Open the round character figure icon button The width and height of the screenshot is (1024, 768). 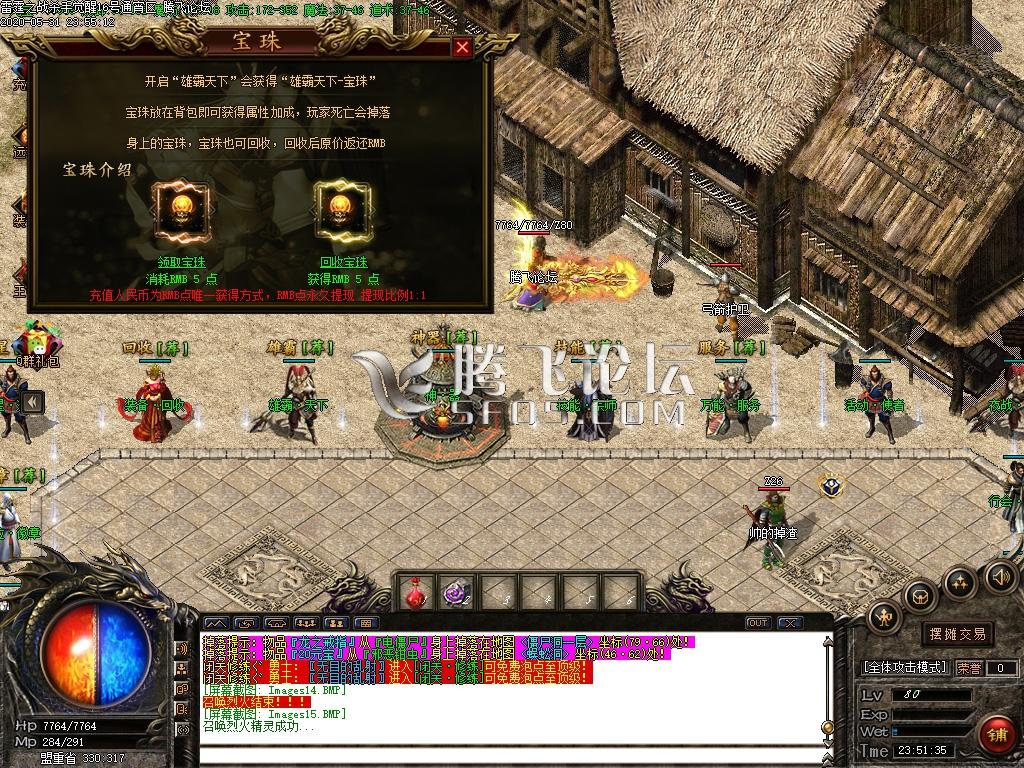pyautogui.click(x=884, y=617)
